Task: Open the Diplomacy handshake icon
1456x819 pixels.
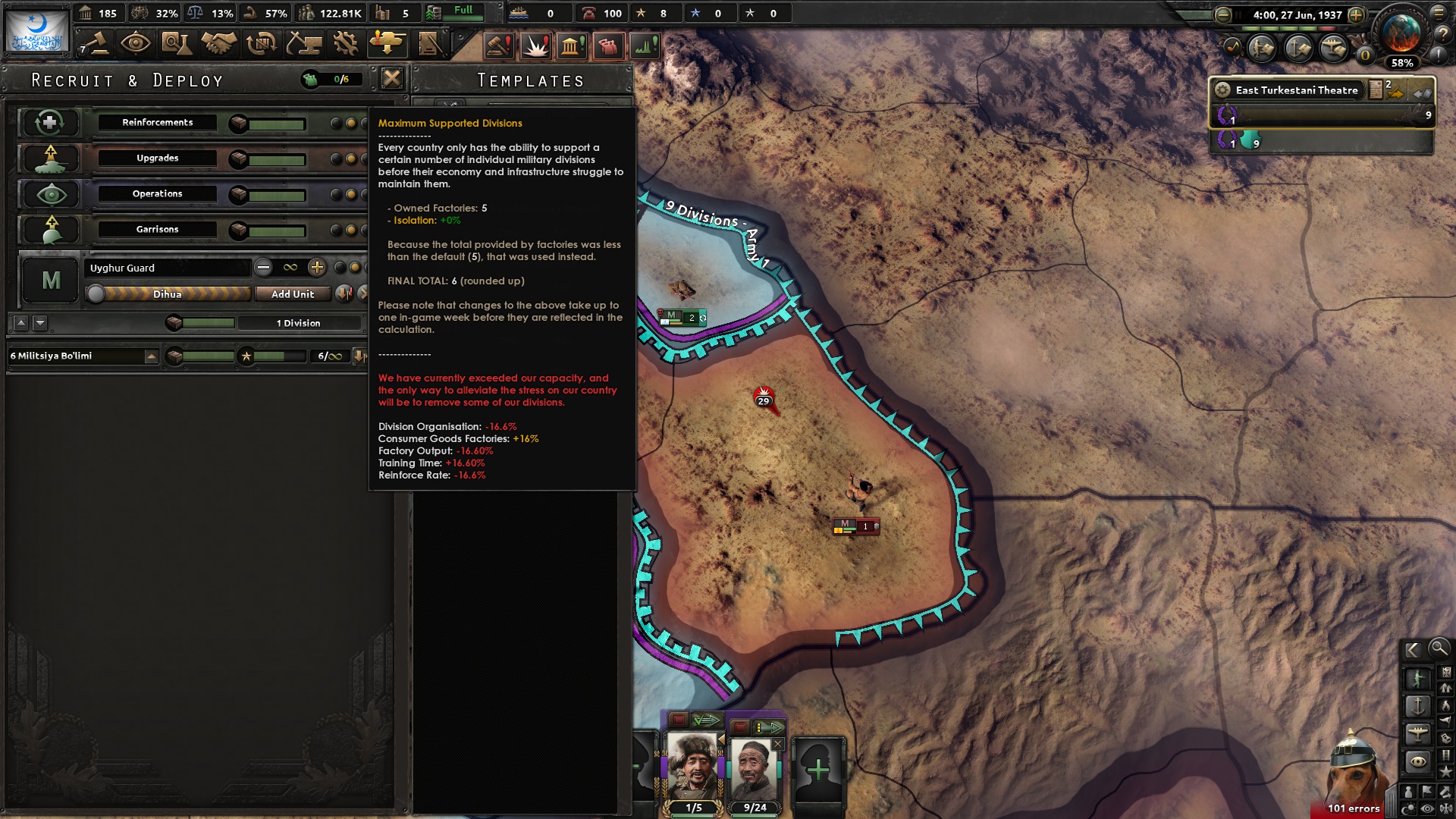Action: pyautogui.click(x=218, y=43)
